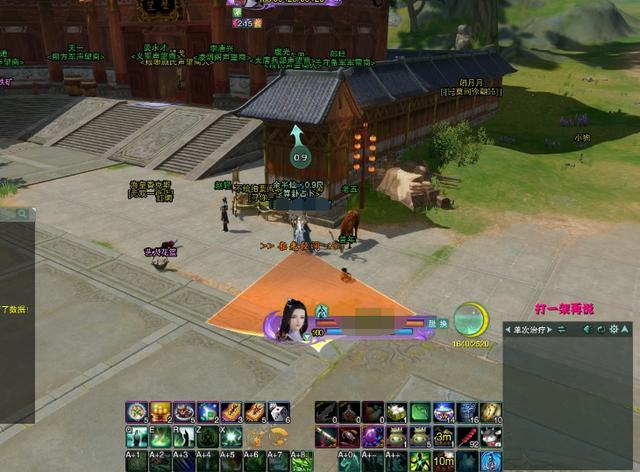
Task: Use the gold ingot item slot
Action: 160,411
